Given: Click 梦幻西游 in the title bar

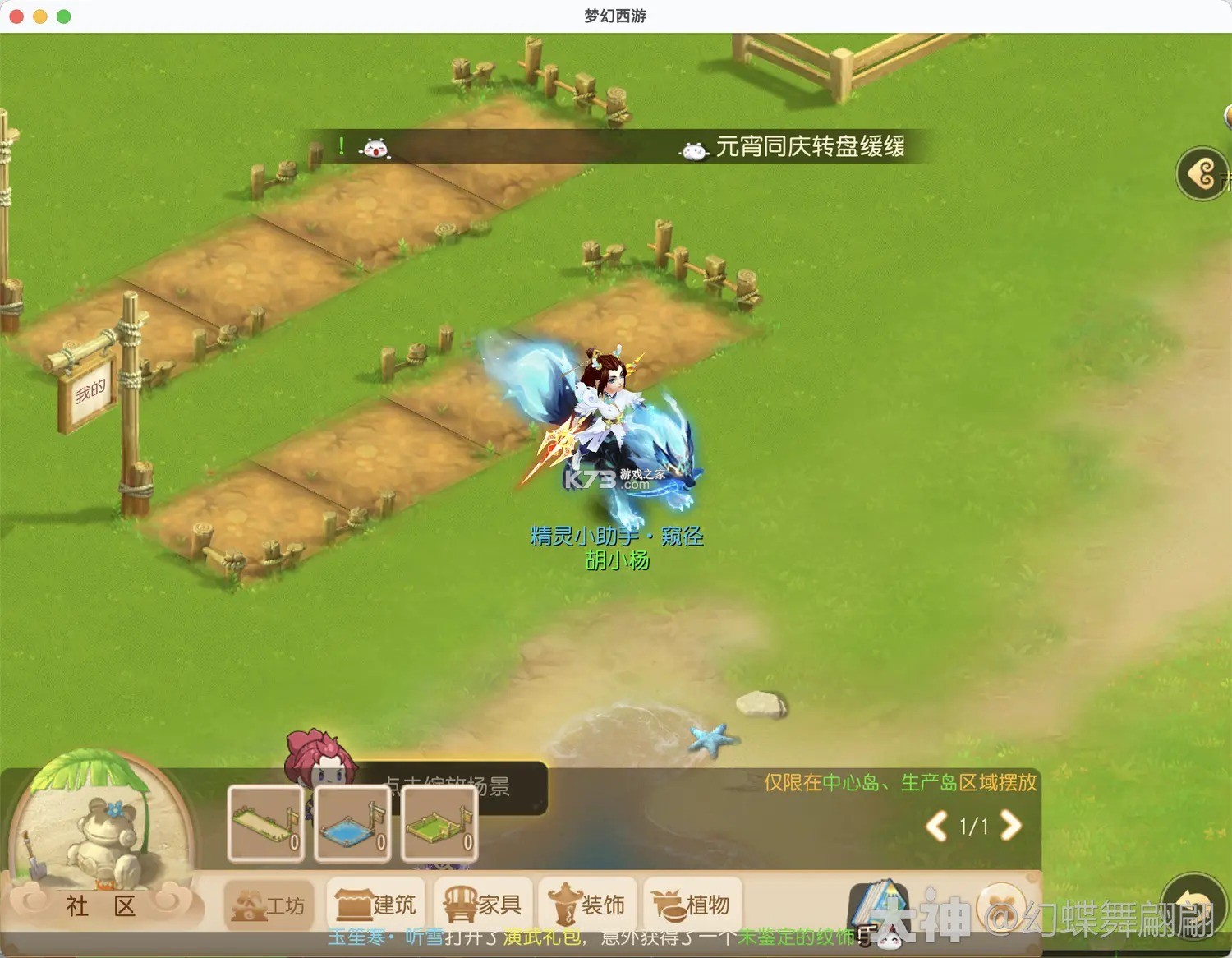Looking at the screenshot, I should click(615, 15).
